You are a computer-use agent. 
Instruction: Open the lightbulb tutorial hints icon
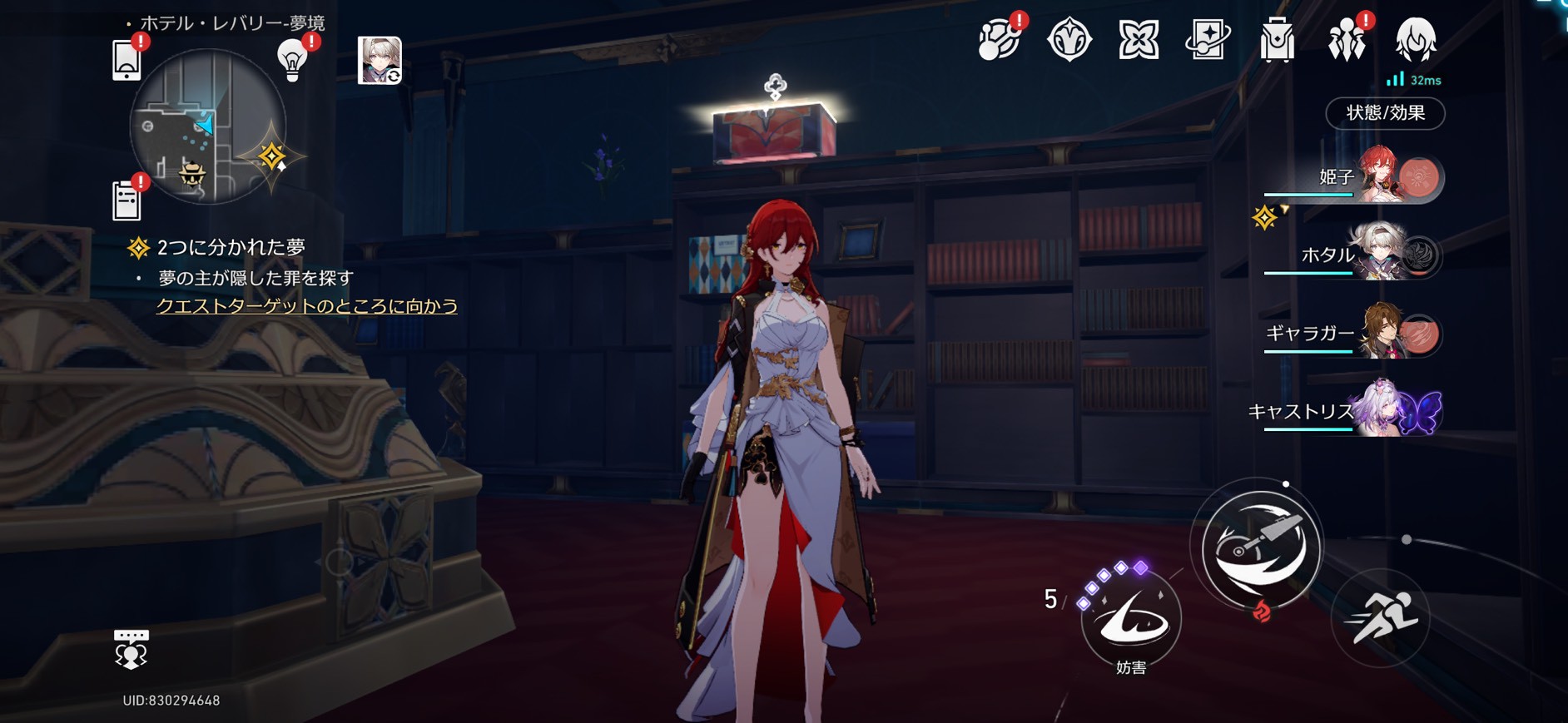292,60
